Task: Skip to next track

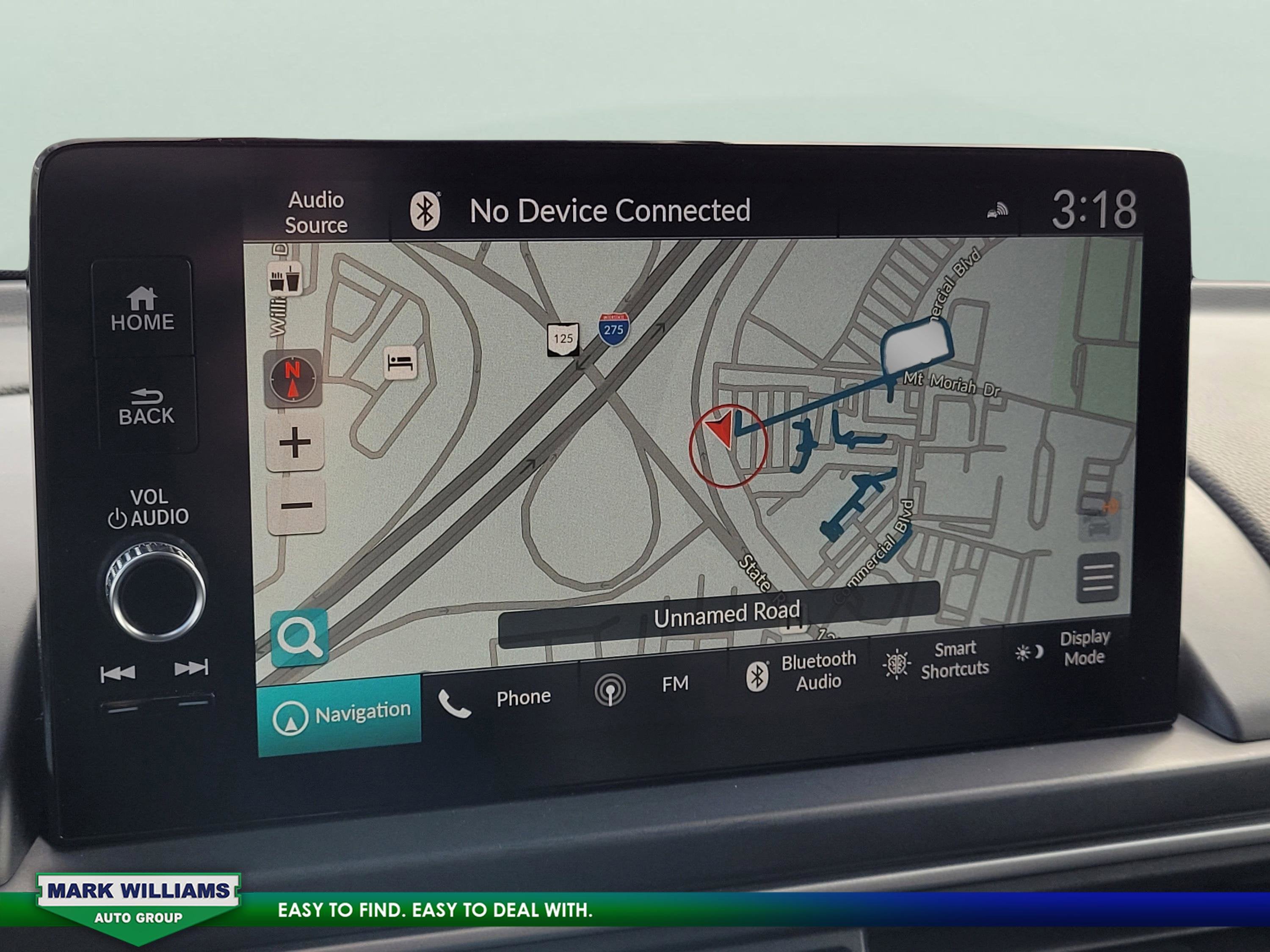Action: click(191, 668)
